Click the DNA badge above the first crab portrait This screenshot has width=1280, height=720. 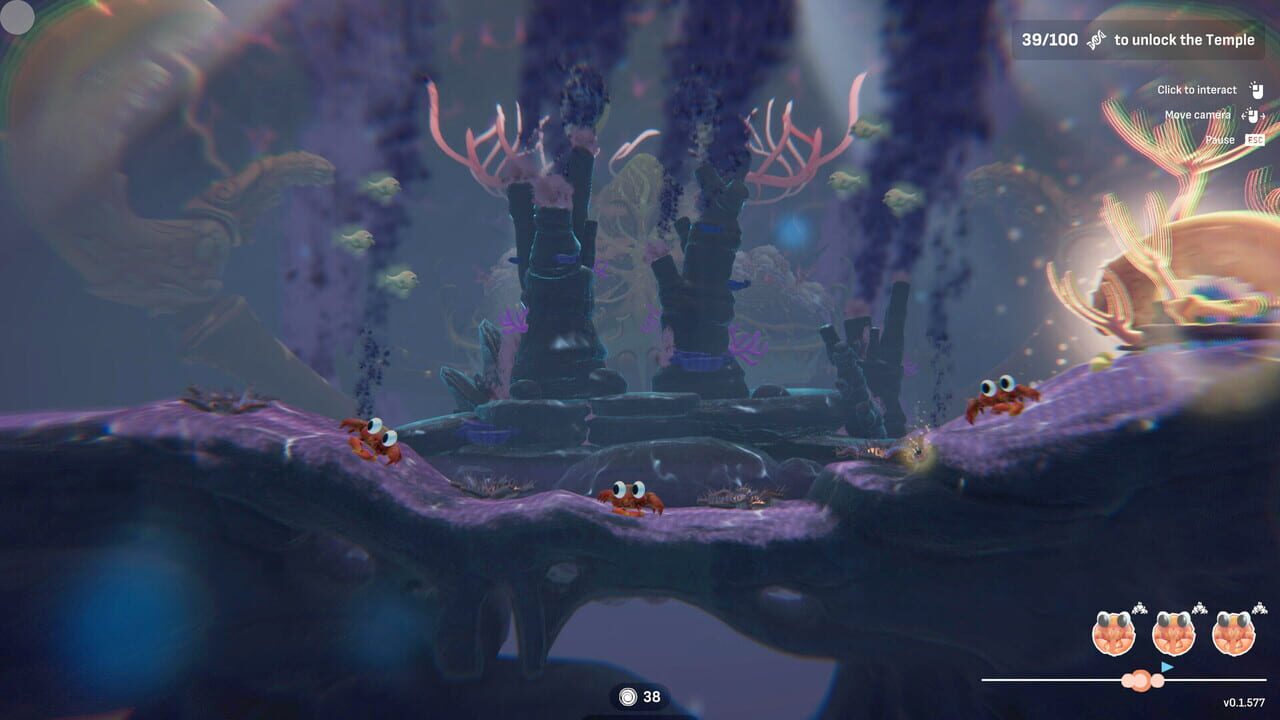click(x=1139, y=608)
